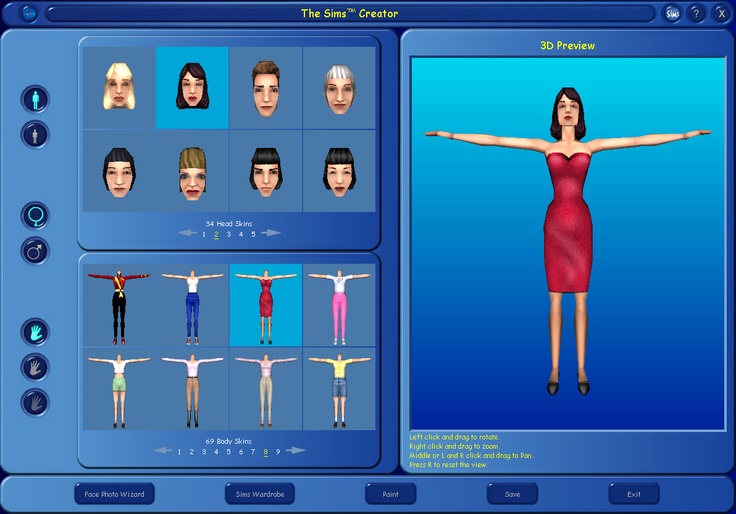Screen dimensions: 736x514
Task: Open help with the question mark button
Action: tap(697, 13)
